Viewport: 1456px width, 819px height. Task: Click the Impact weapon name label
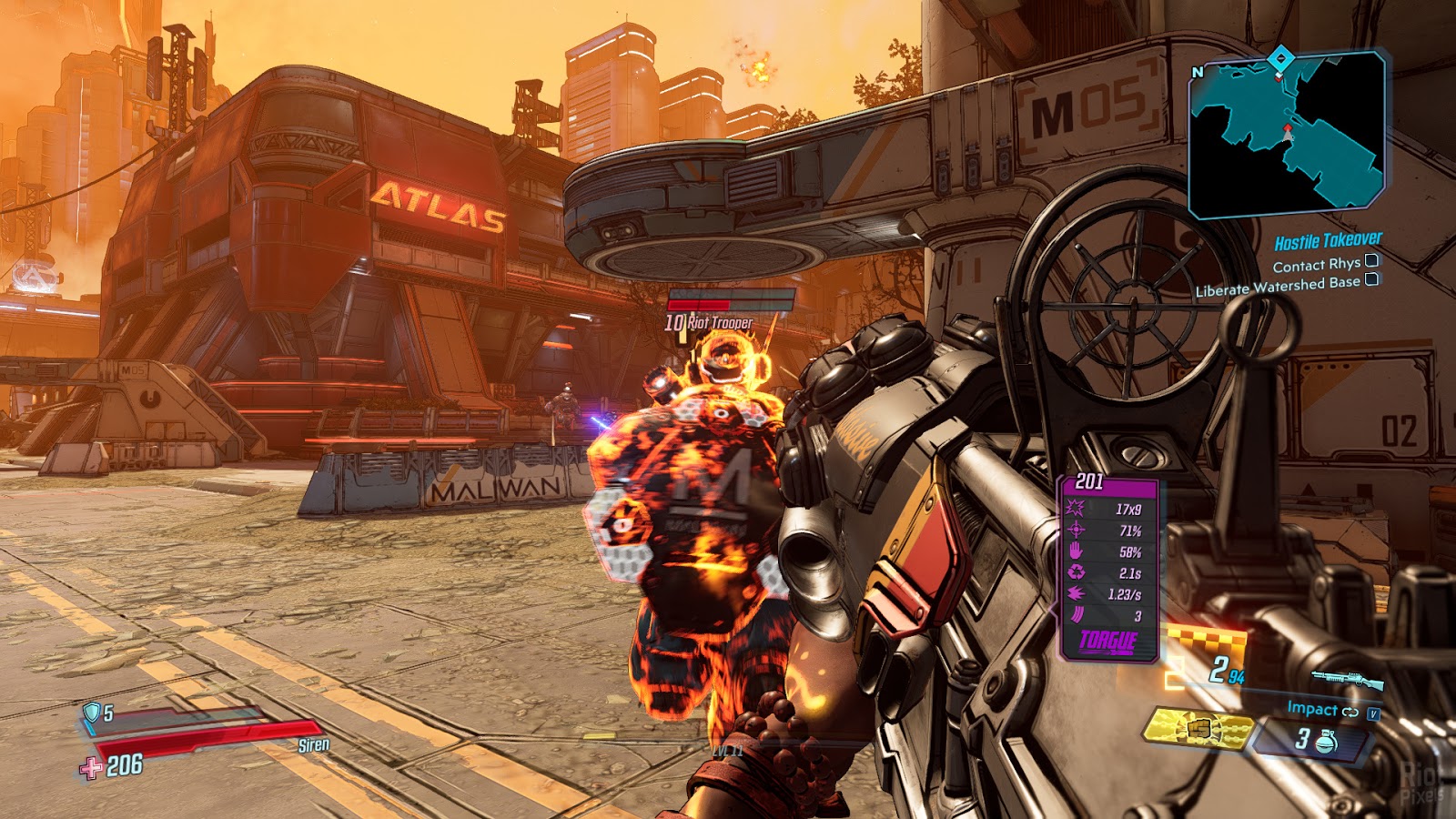[1312, 709]
